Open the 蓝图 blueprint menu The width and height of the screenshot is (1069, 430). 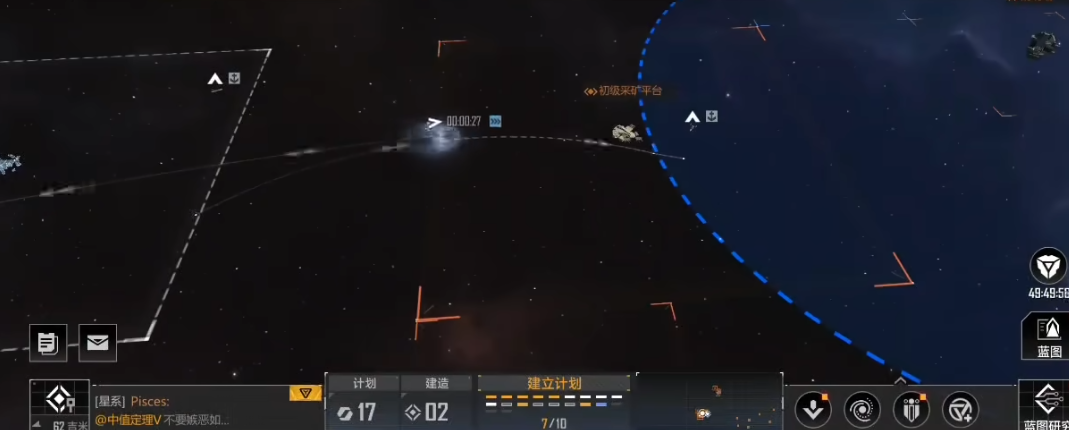(1048, 336)
